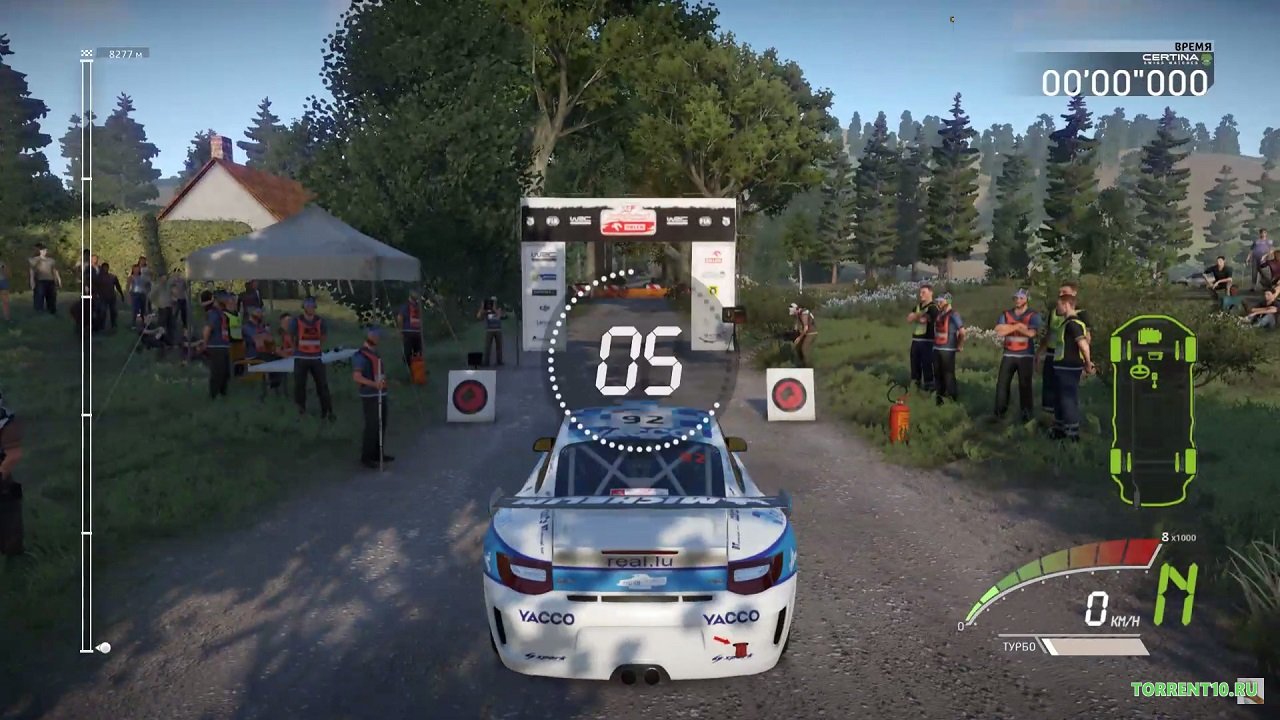Image resolution: width=1280 pixels, height=720 pixels.
Task: Select the vertical stage progress track
Action: (x=87, y=350)
